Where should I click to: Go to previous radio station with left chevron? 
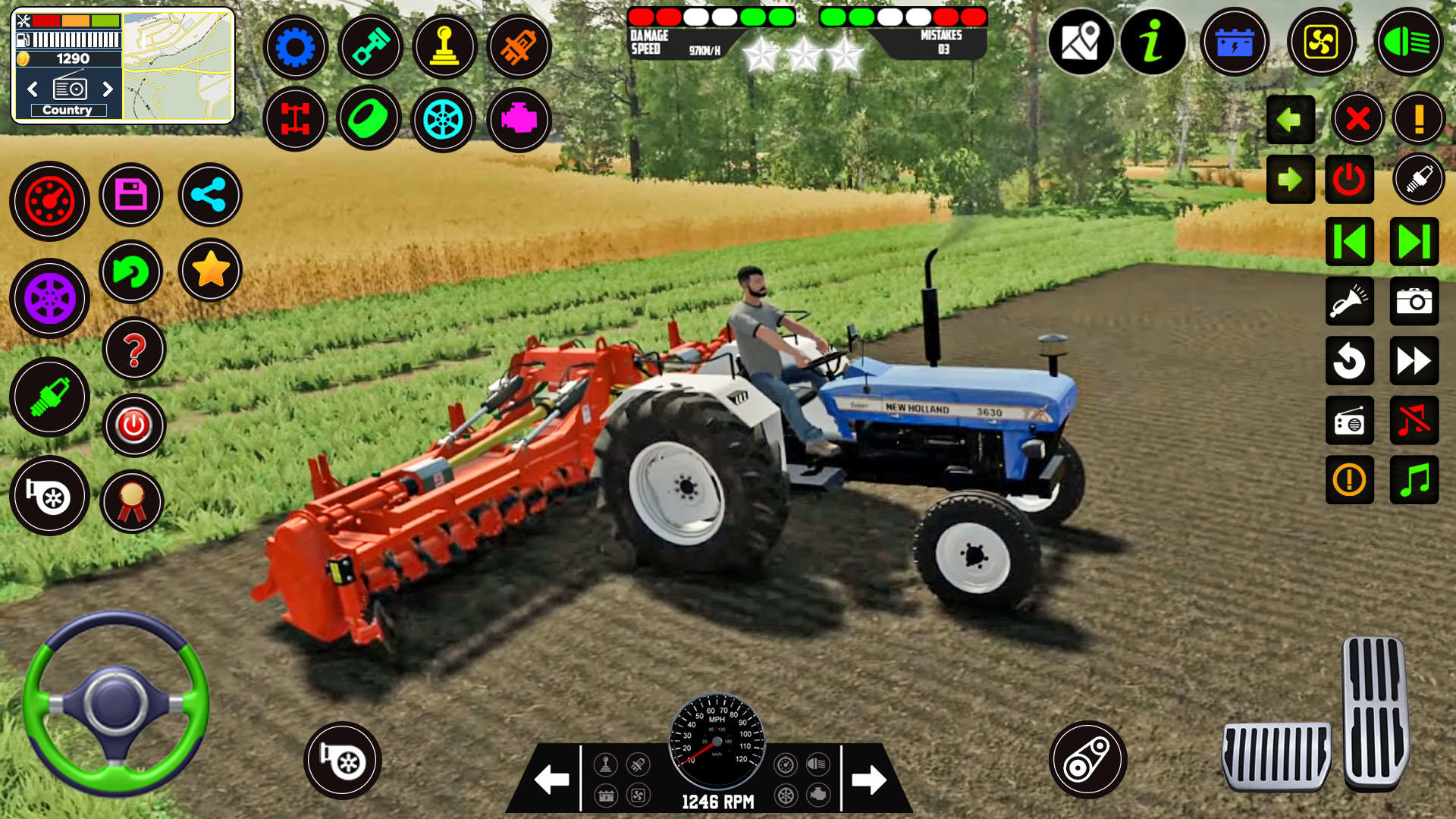(x=32, y=89)
